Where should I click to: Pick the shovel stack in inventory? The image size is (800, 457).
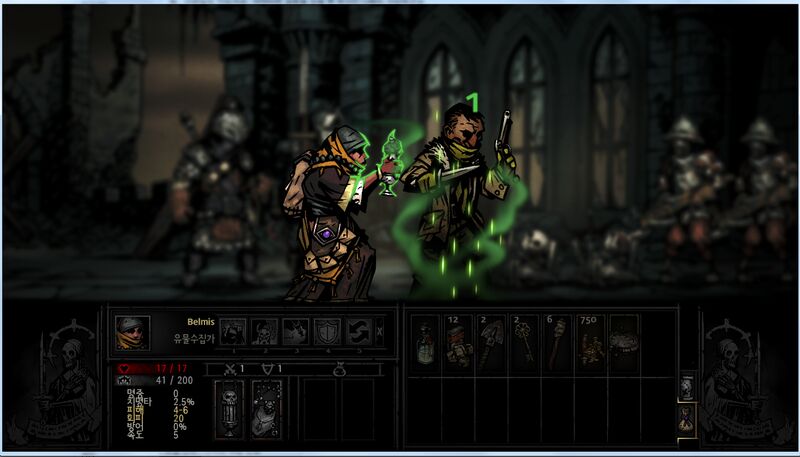click(x=491, y=342)
